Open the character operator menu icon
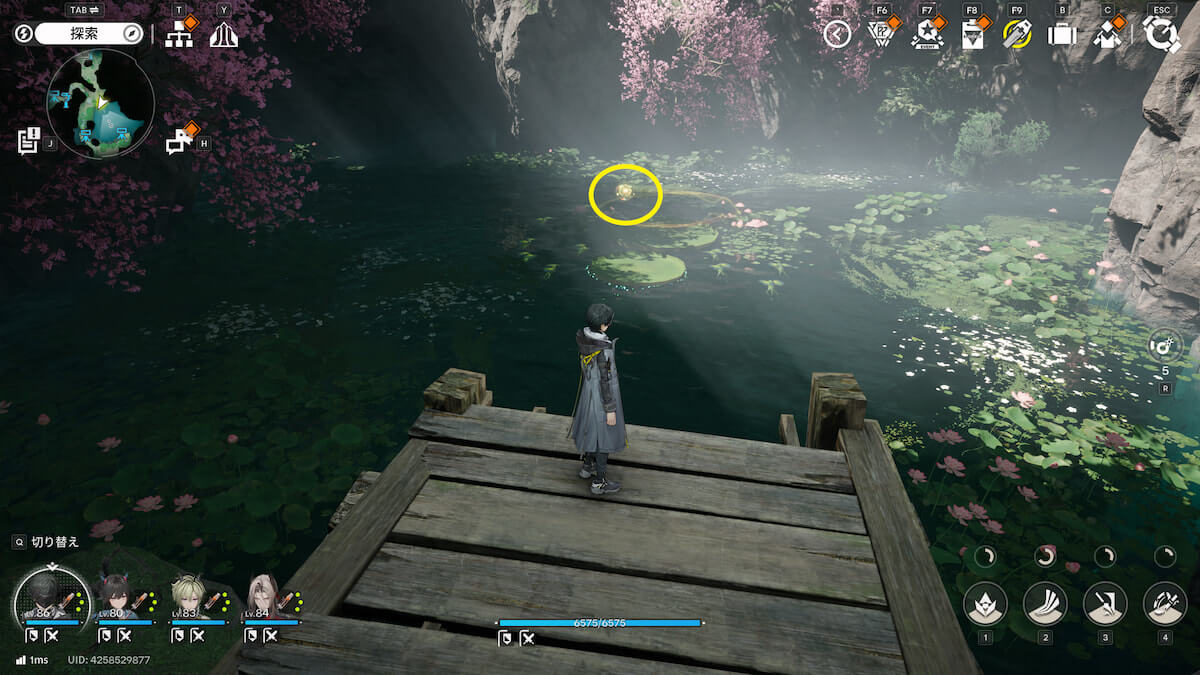The width and height of the screenshot is (1200, 675). pos(1106,35)
